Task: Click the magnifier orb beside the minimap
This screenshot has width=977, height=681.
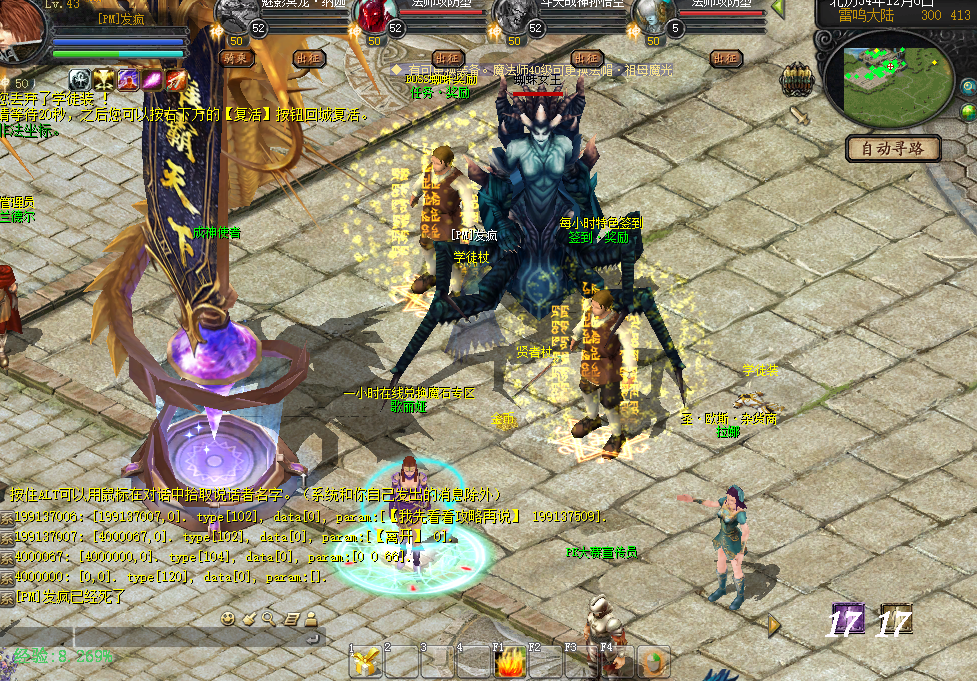Action: pos(968,87)
